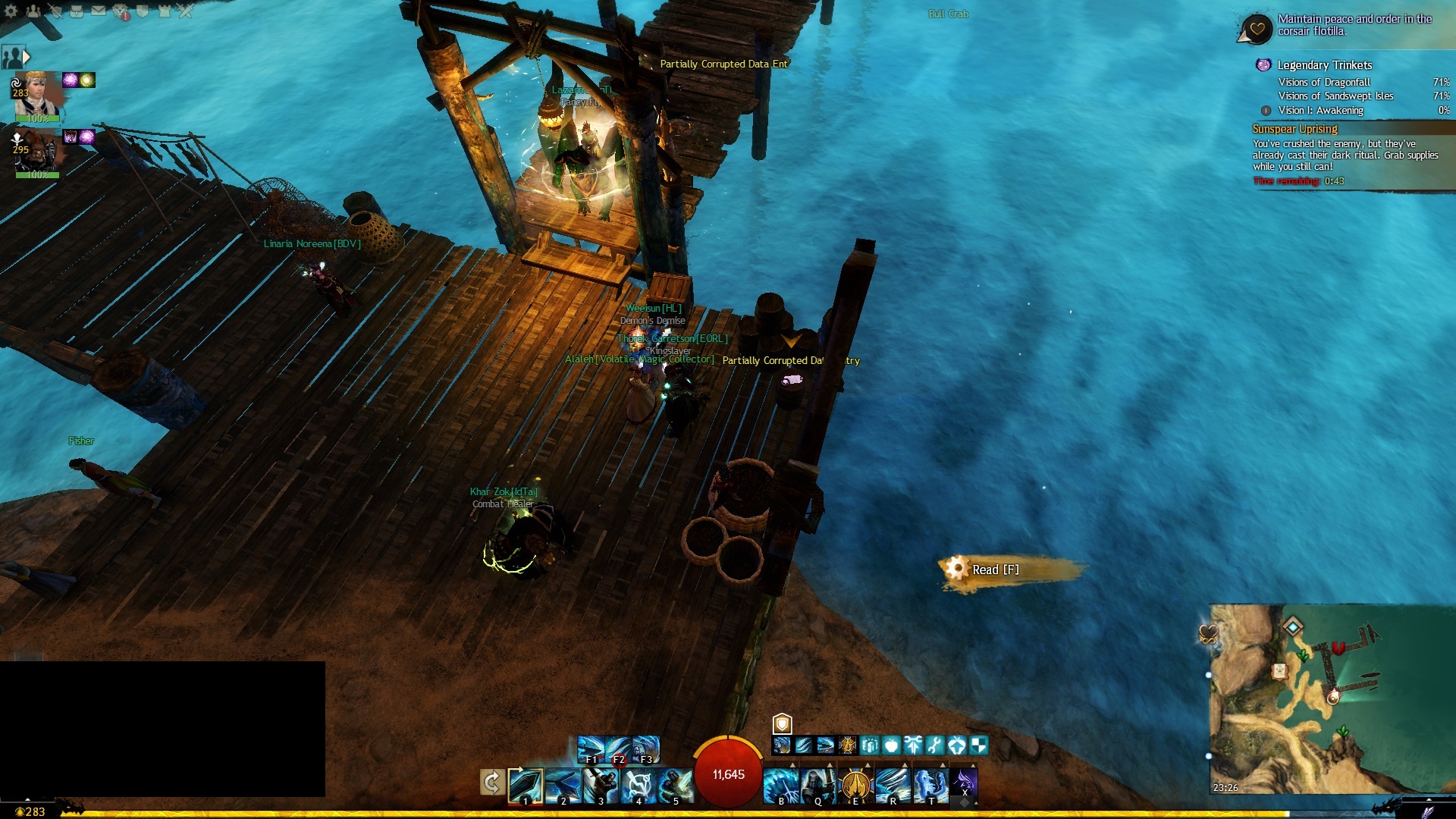Open the game menu gear icon
The width and height of the screenshot is (1456, 819).
(11, 11)
